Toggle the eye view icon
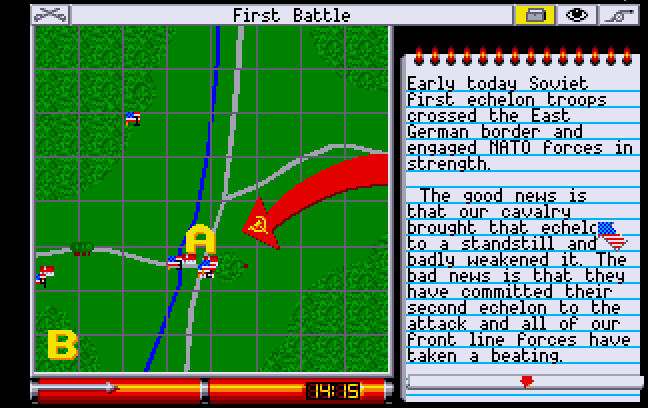The image size is (648, 409). pos(576,14)
